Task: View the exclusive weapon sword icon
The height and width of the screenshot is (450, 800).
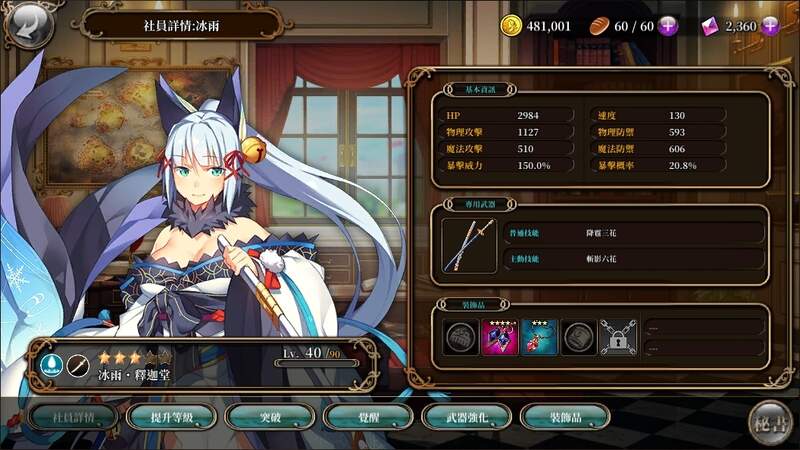Action: point(468,245)
